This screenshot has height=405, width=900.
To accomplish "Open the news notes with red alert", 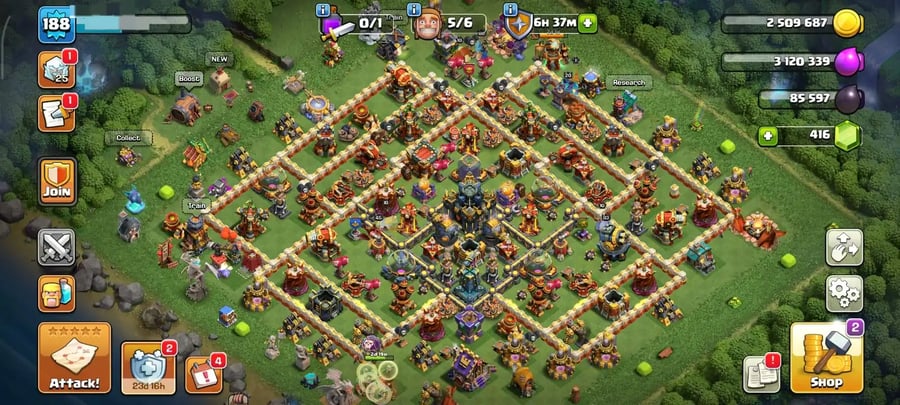I will coord(762,374).
